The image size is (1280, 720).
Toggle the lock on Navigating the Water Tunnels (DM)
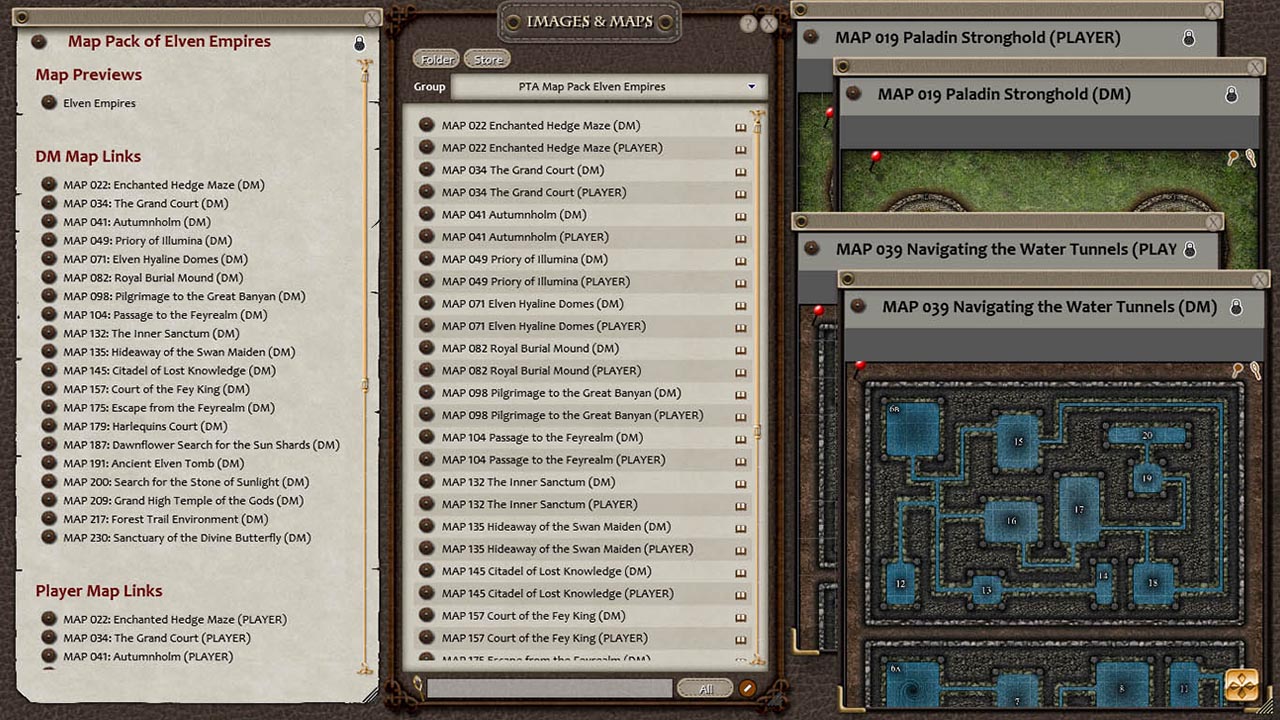point(1235,307)
